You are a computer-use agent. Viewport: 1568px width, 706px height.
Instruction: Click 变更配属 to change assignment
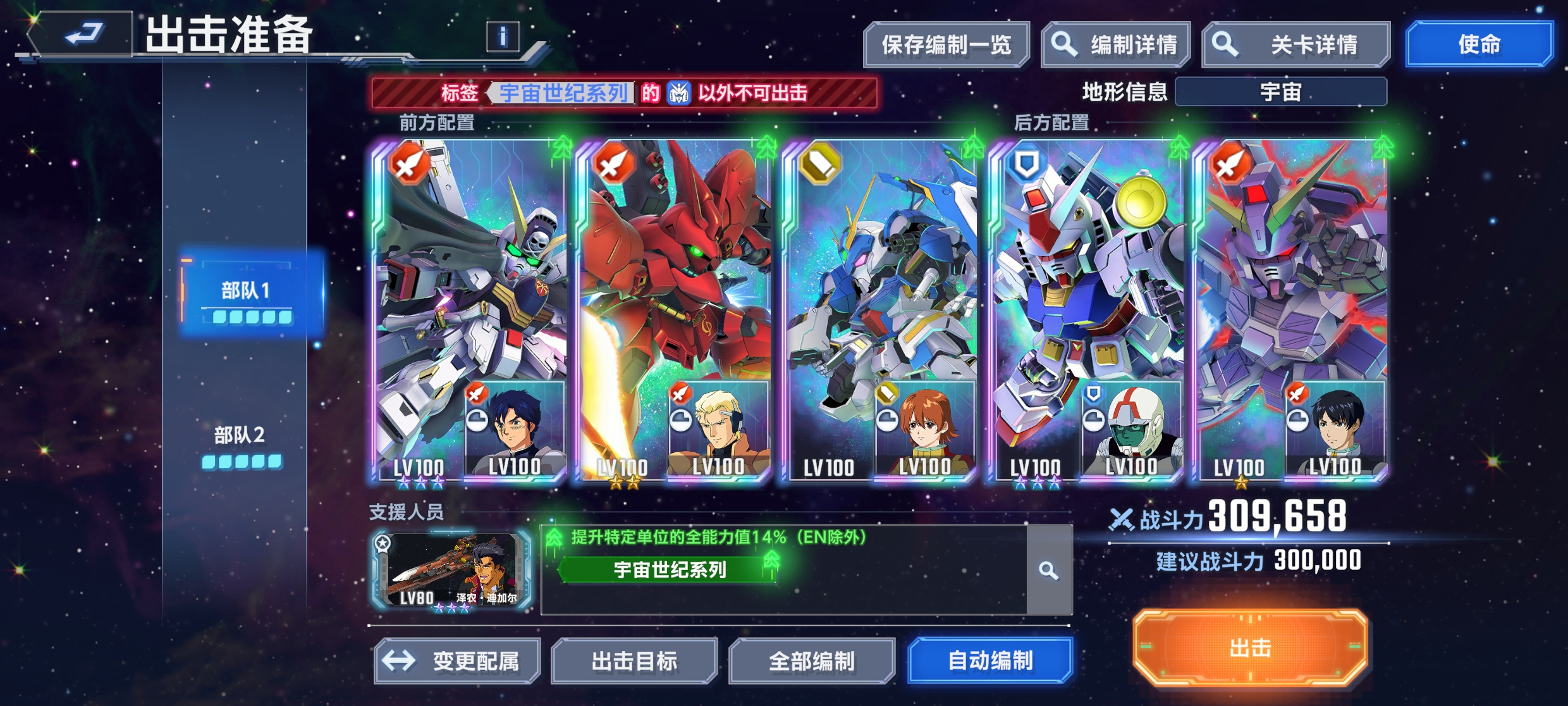click(x=457, y=661)
